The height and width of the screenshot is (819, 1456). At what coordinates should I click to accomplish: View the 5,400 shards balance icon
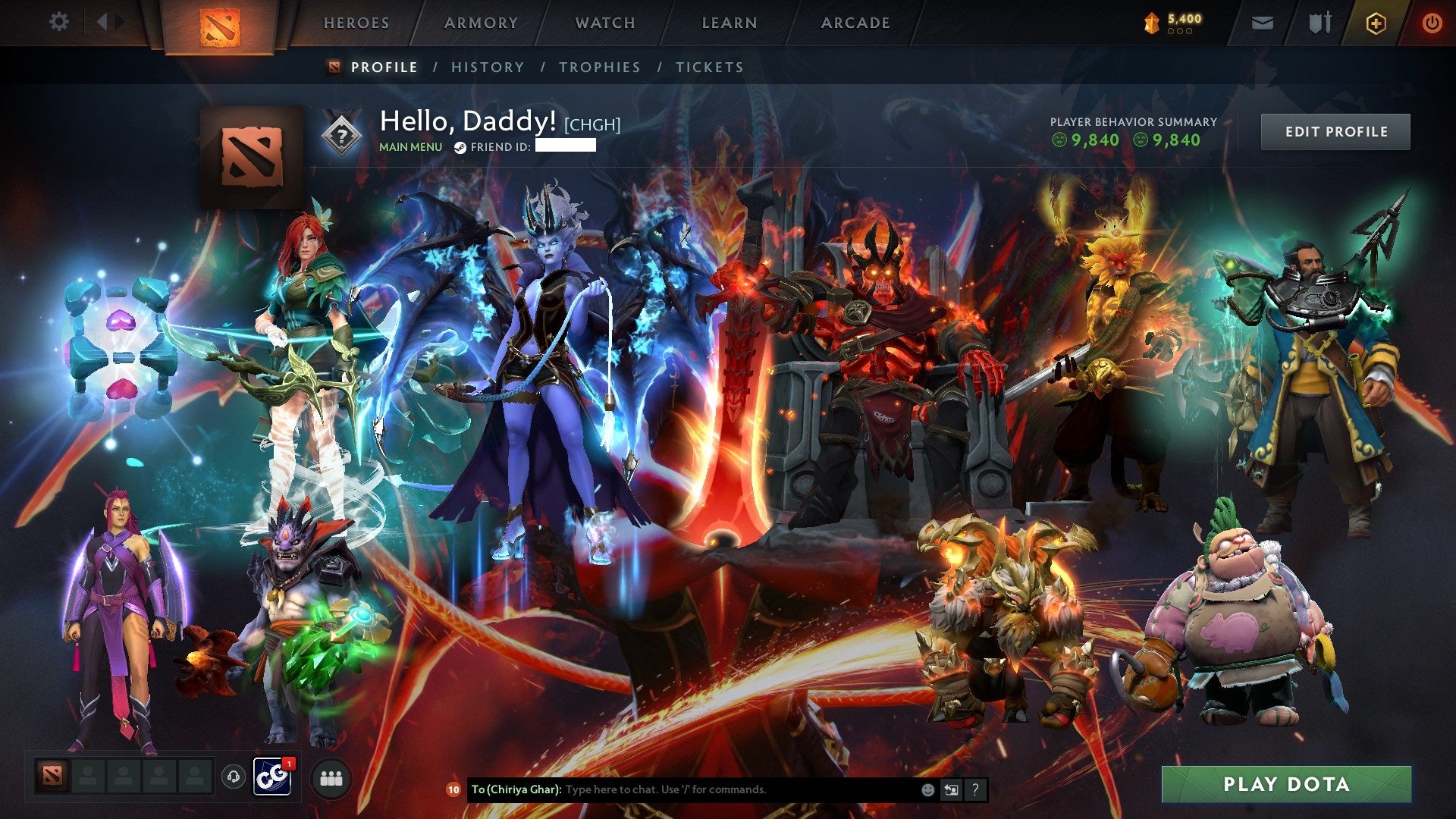pos(1151,22)
